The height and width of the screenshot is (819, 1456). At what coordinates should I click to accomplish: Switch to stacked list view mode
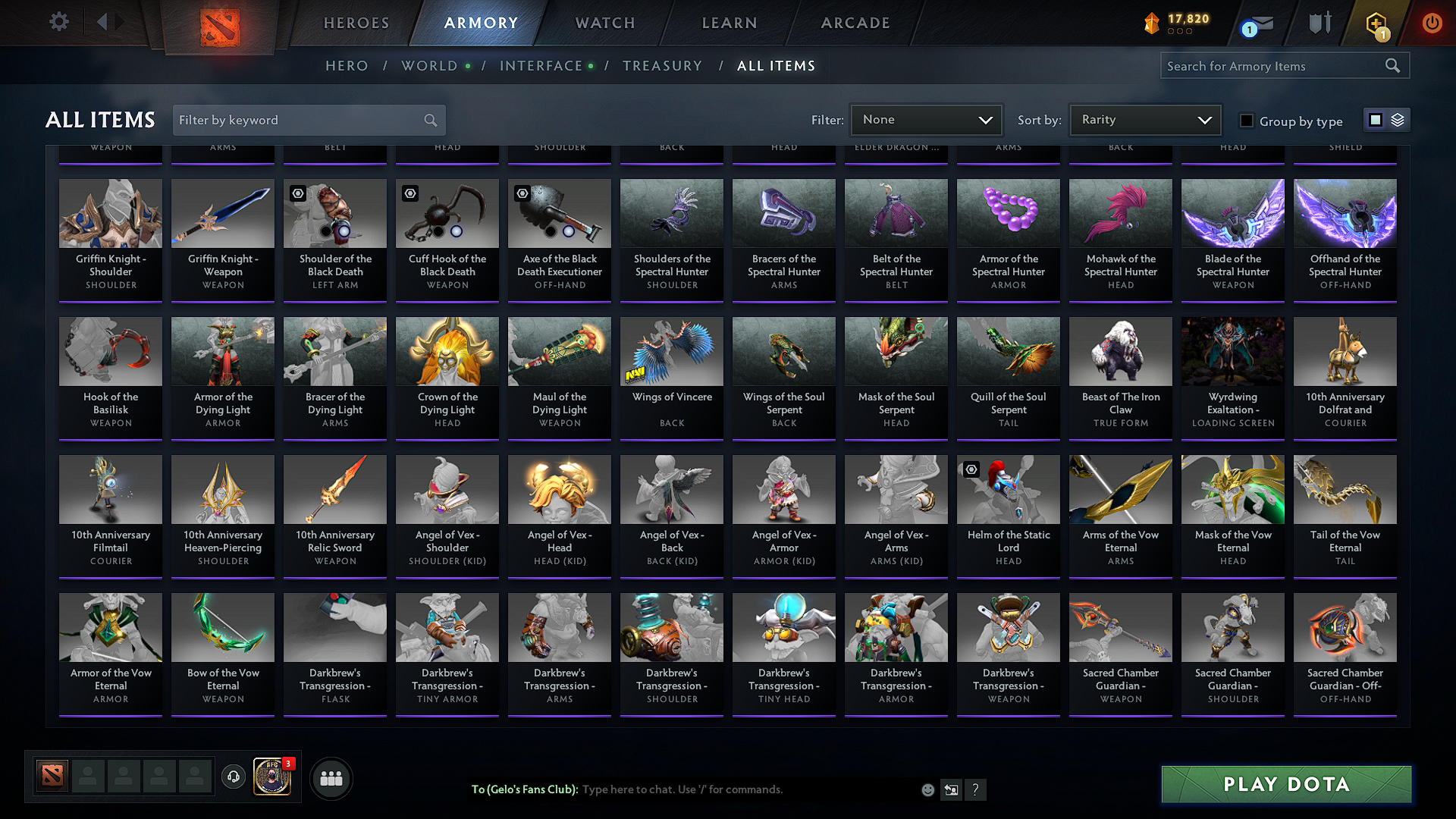pos(1396,120)
